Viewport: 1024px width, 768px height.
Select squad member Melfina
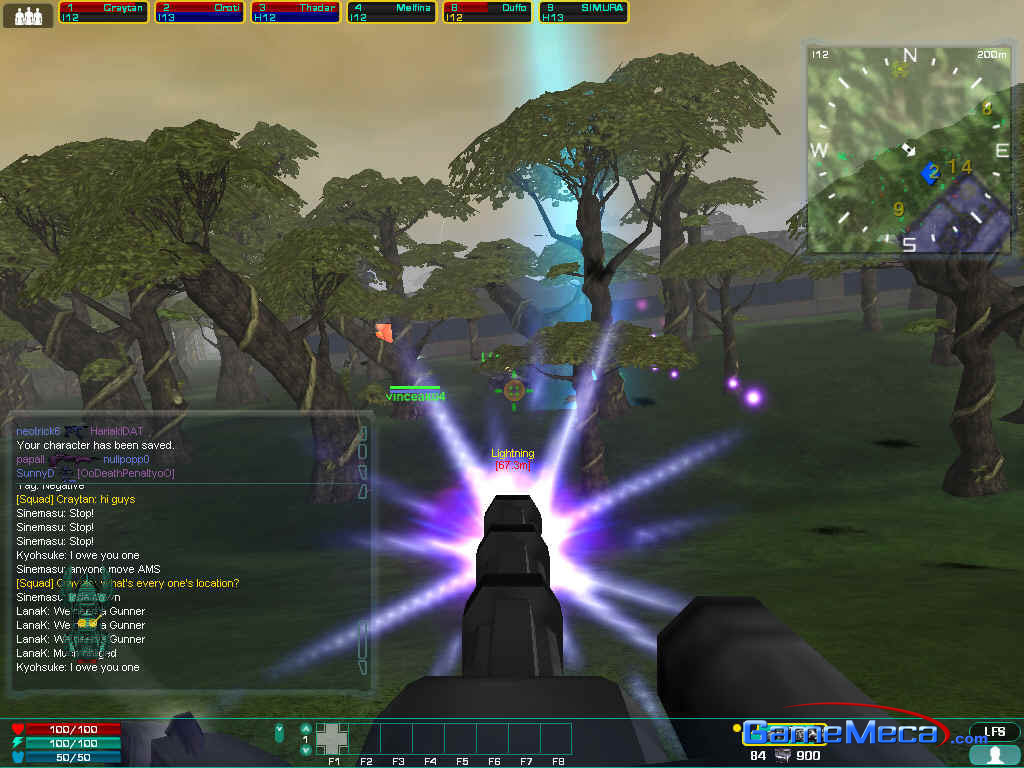391,12
